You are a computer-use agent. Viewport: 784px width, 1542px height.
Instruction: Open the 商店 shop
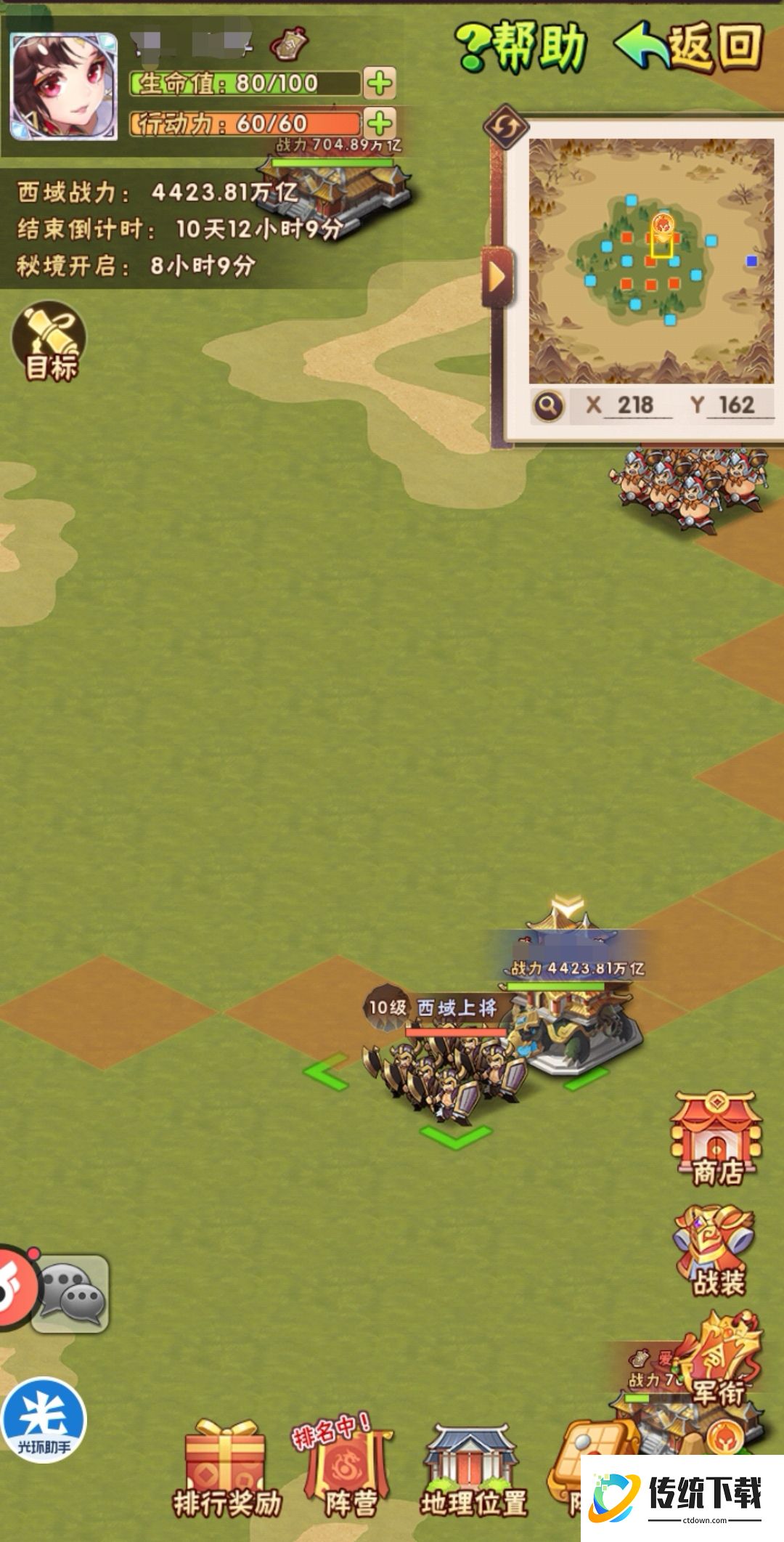coord(716,1139)
